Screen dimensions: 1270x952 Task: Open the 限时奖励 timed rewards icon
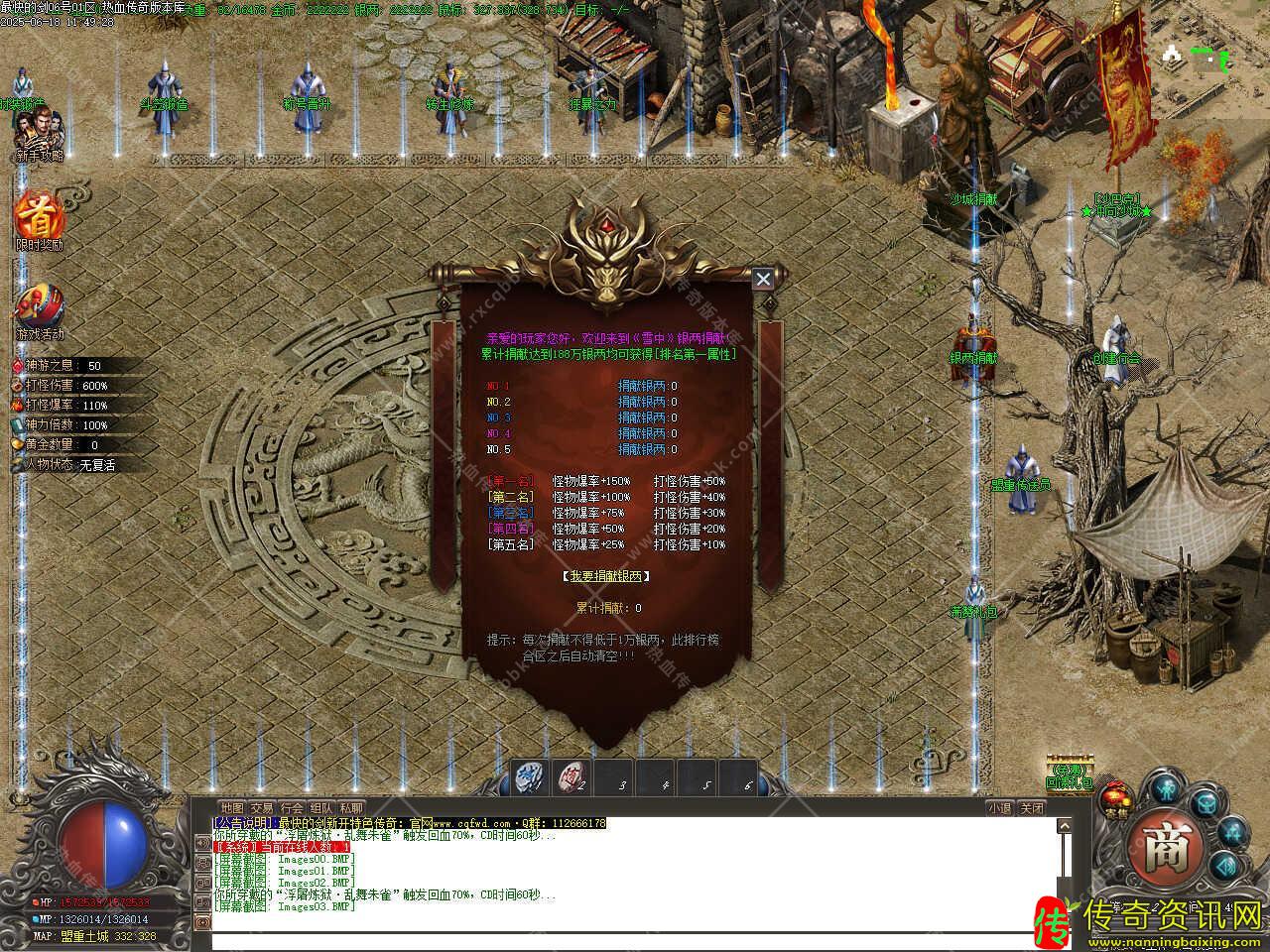click(39, 216)
